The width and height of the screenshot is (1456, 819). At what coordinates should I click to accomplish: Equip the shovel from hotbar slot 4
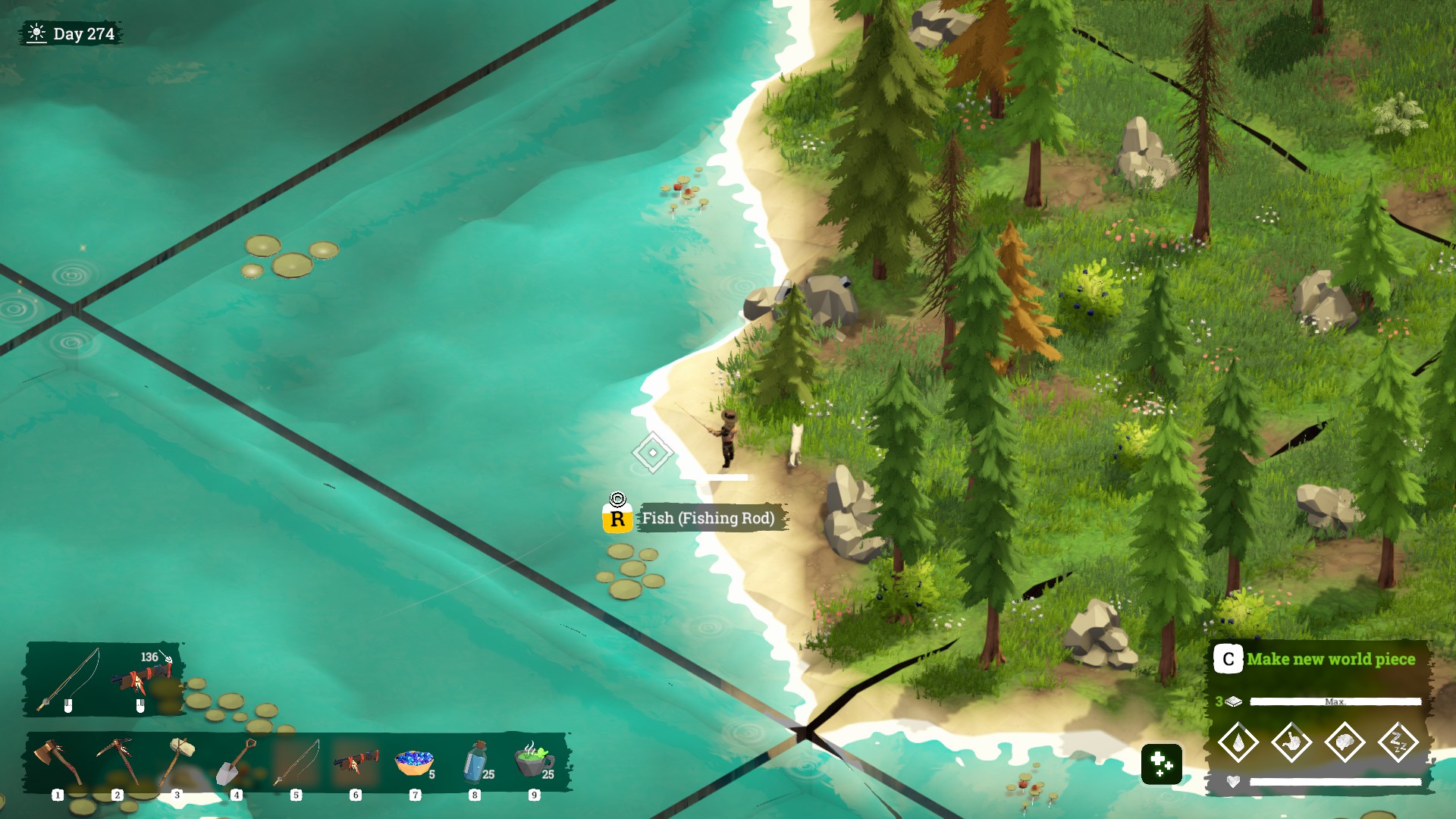(x=237, y=762)
